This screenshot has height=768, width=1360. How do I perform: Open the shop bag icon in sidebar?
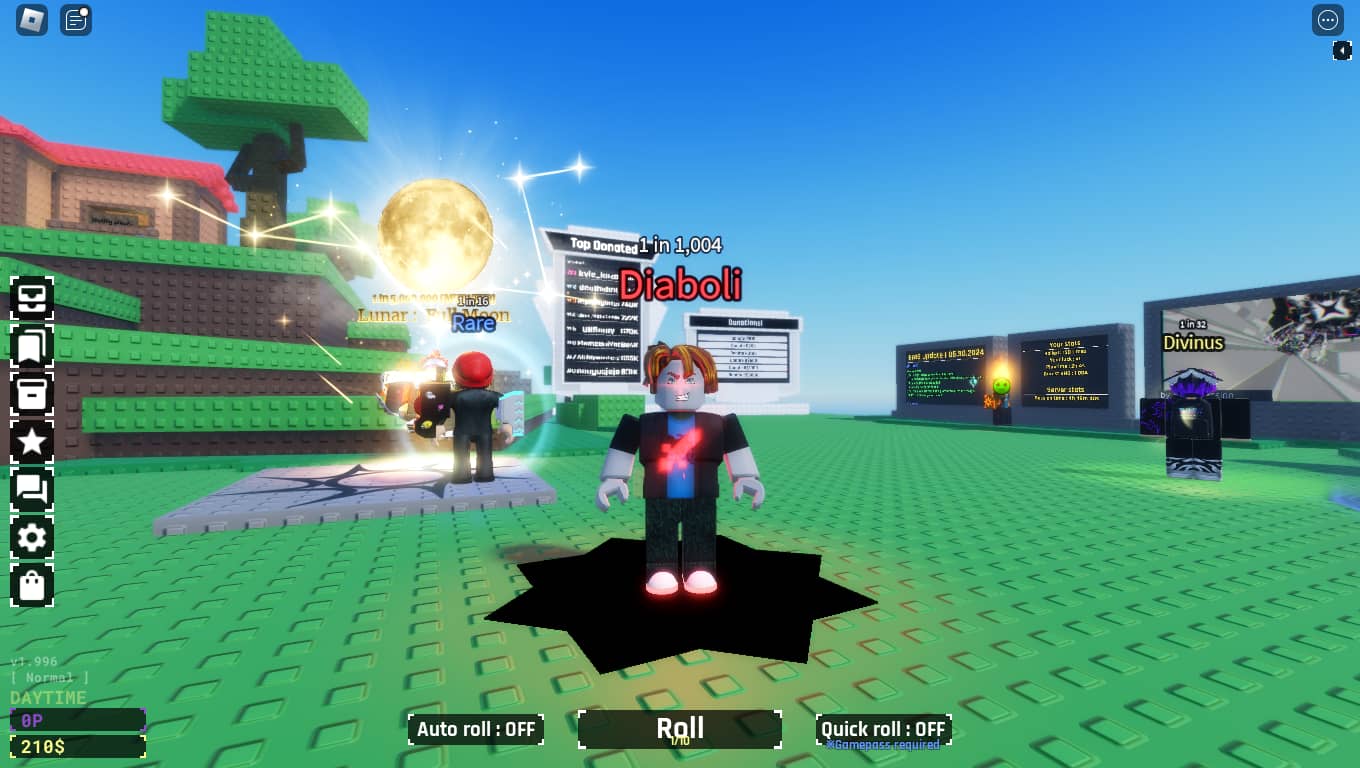(32, 586)
